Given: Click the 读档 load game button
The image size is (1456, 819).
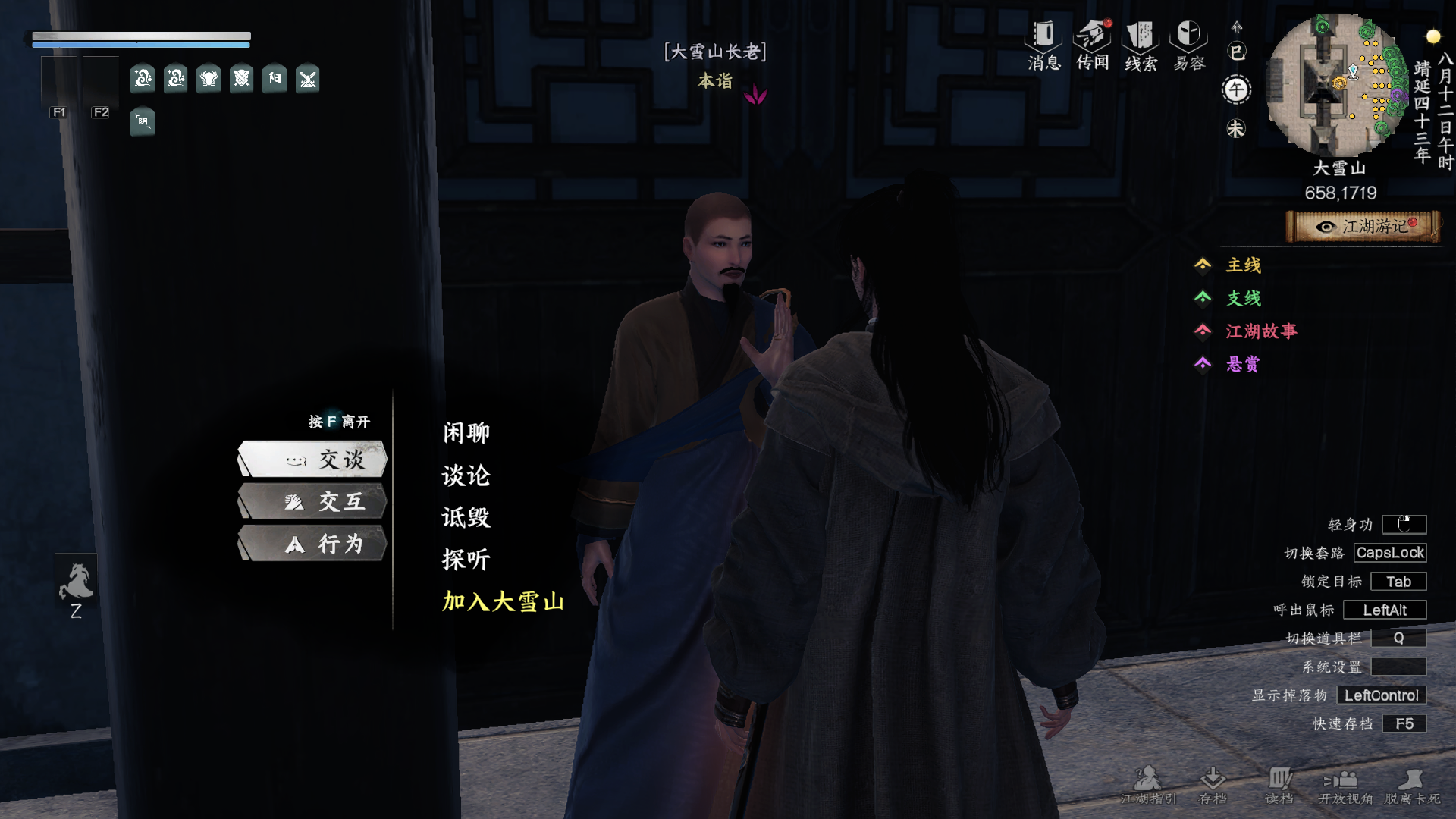Looking at the screenshot, I should click(1279, 785).
